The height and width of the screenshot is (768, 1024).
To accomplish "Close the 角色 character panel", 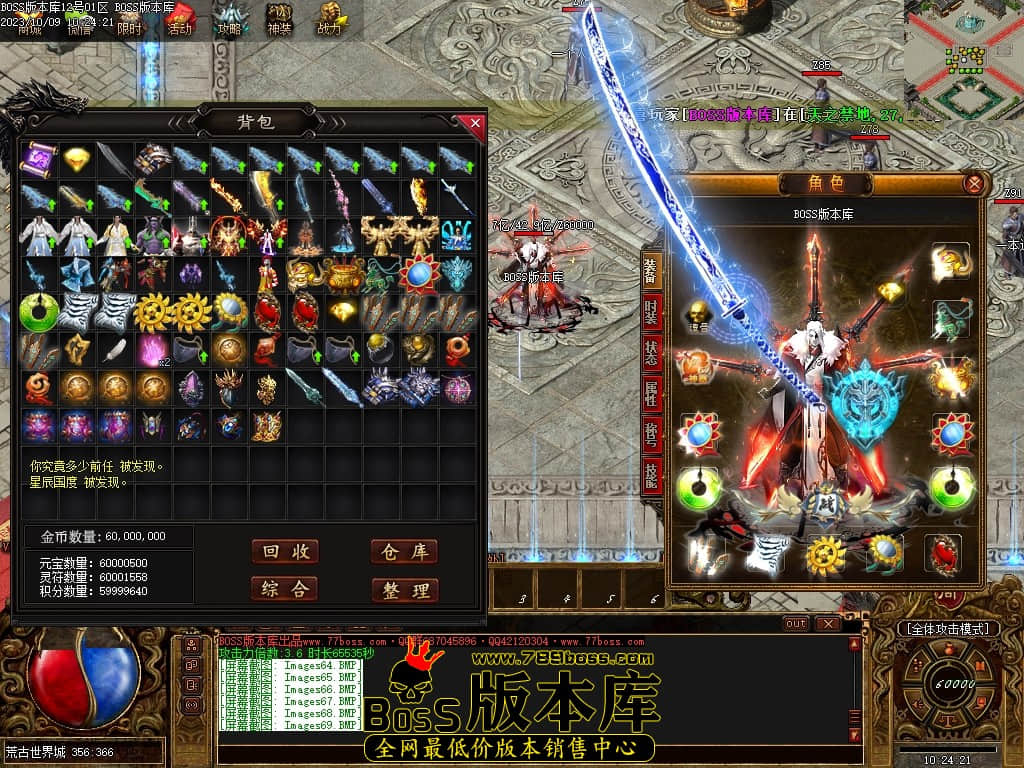I will 973,184.
